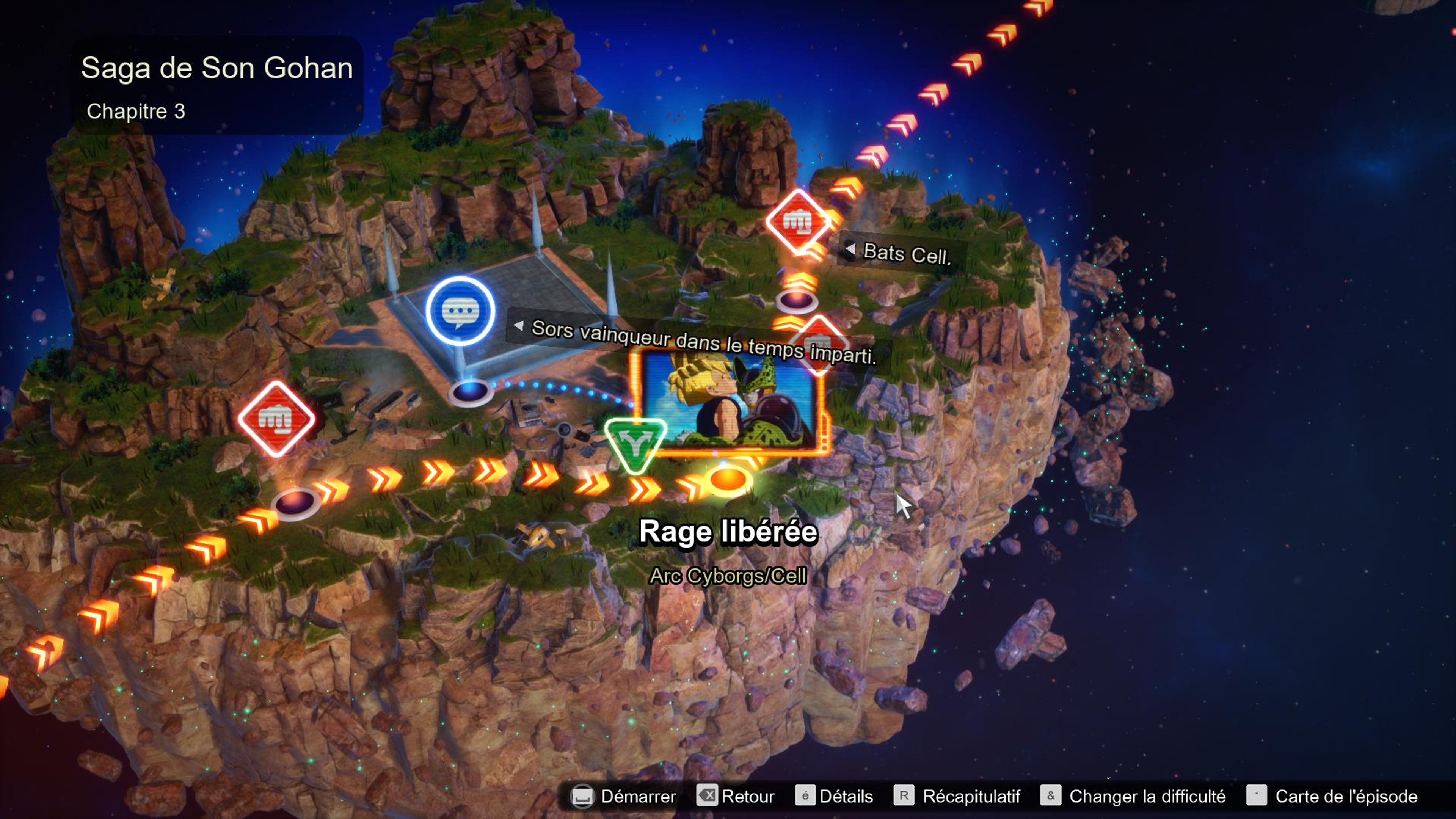Click the glowing orange Rage libérée node
This screenshot has height=819, width=1456.
click(x=728, y=480)
